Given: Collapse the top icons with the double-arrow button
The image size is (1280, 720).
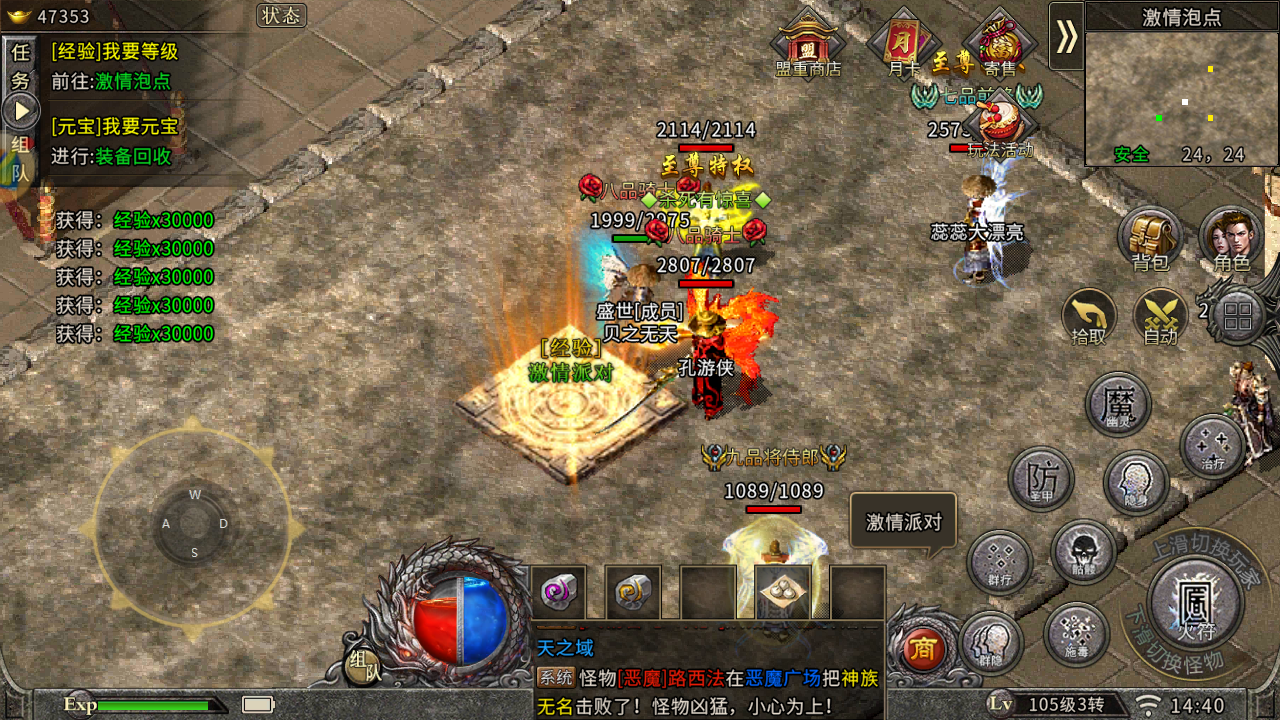Looking at the screenshot, I should tap(1066, 36).
